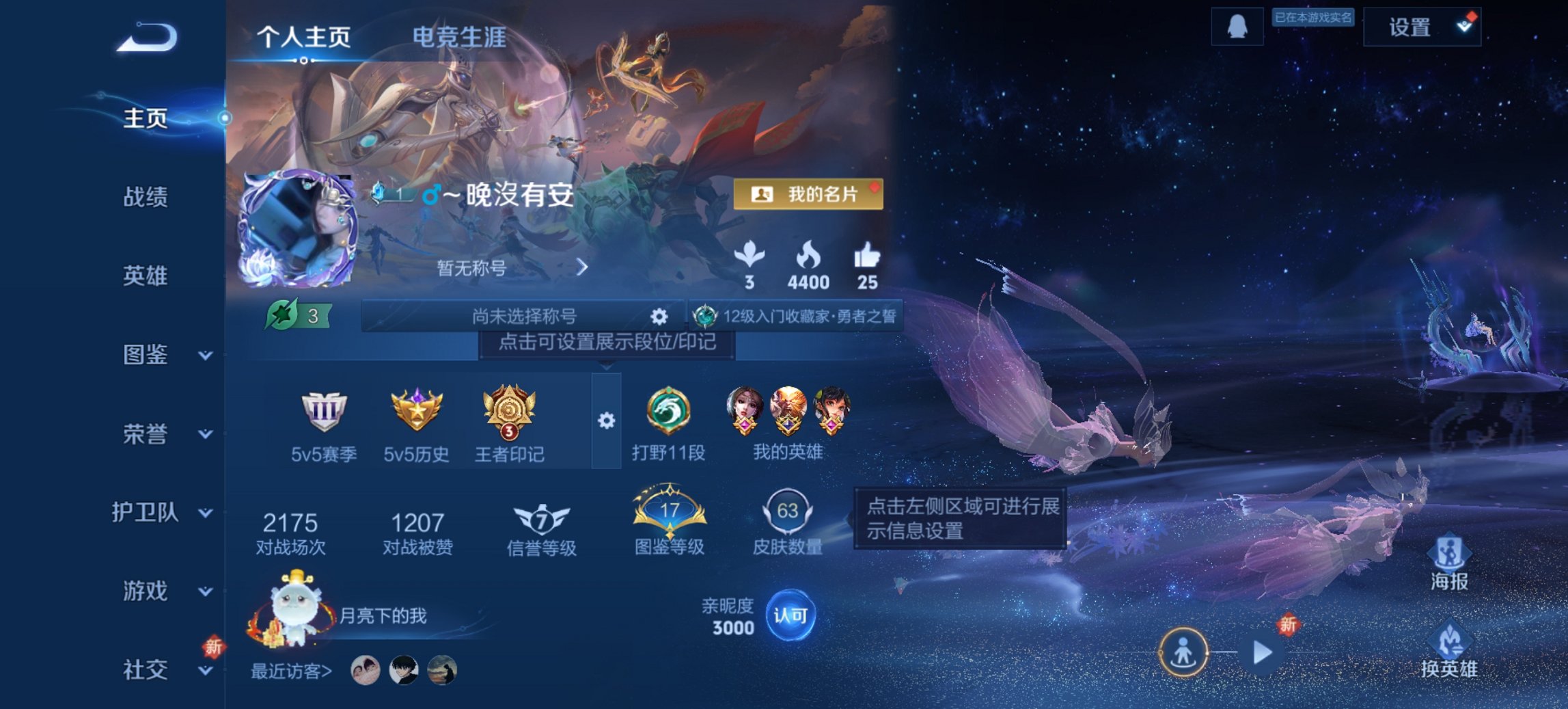Expand the 荣誉 sidebar section
The height and width of the screenshot is (709, 1568).
[147, 433]
